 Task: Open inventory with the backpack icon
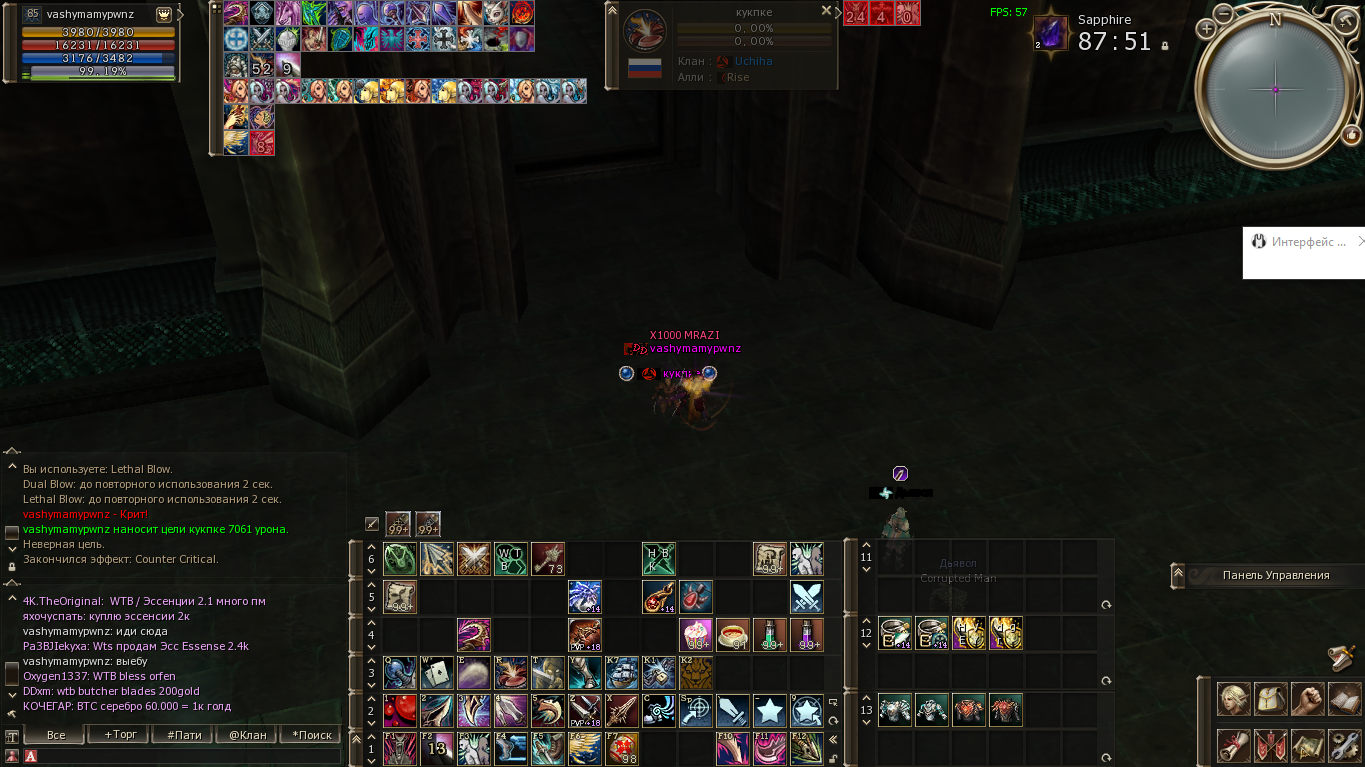pos(1271,699)
